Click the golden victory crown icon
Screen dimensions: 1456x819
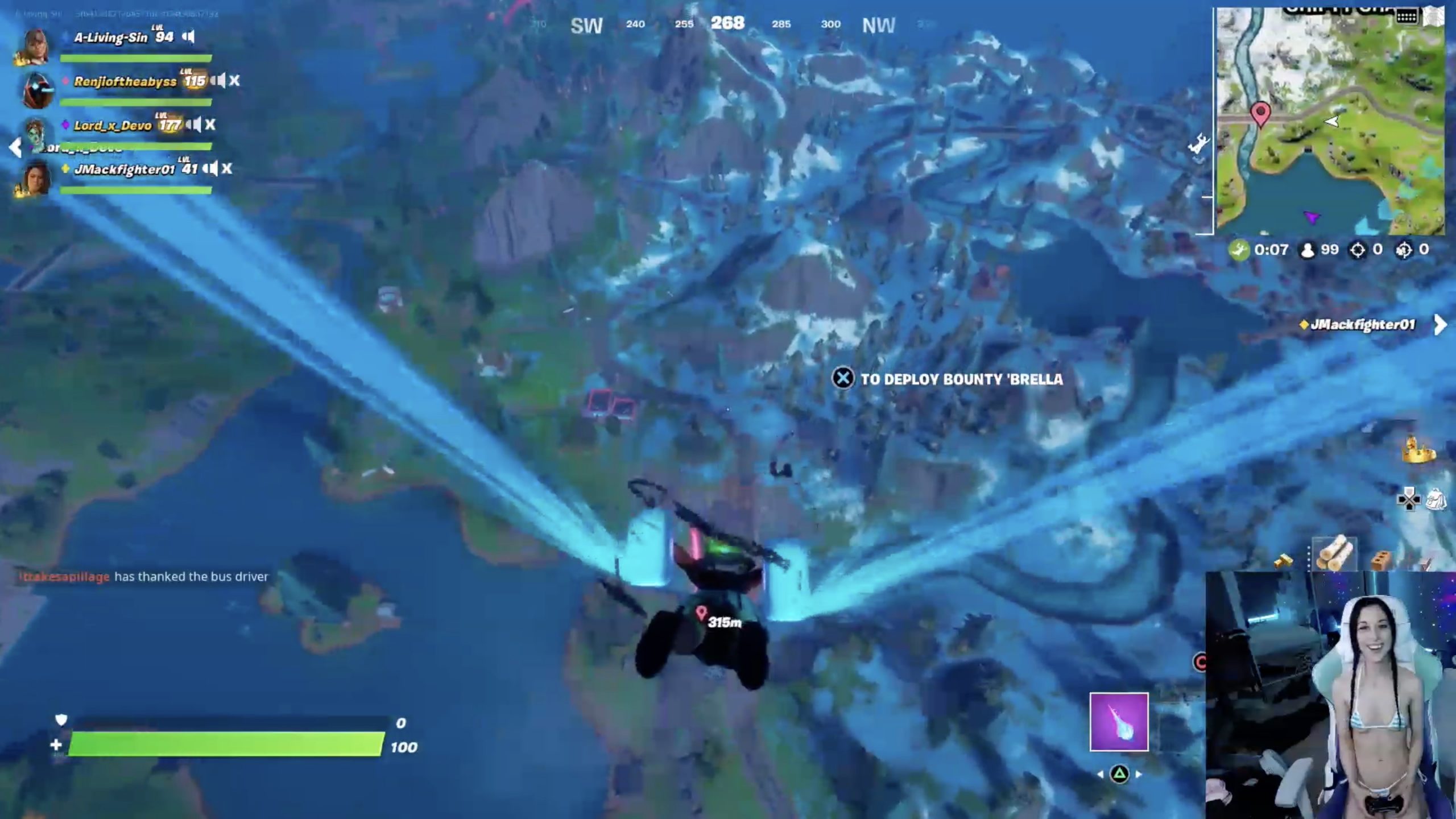1418,450
